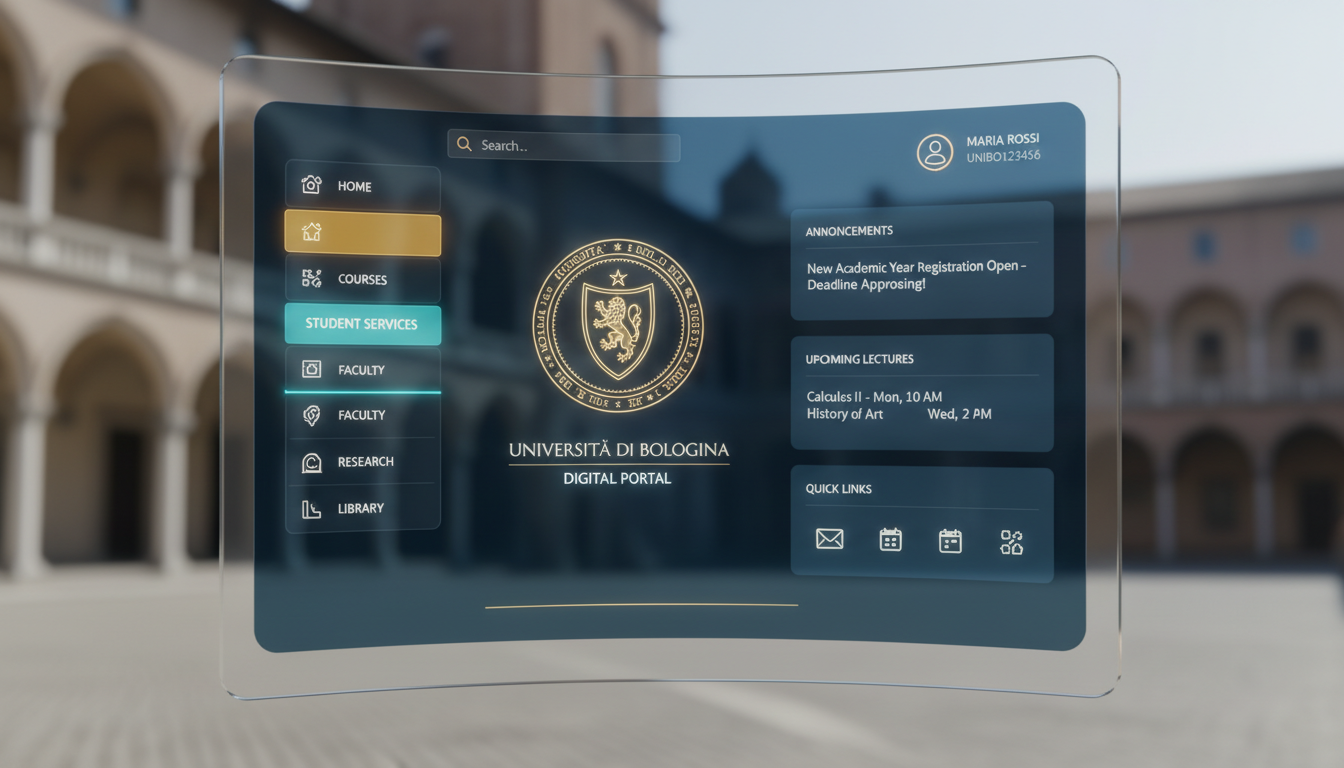Read the New Academic Year Registration announcement
1344x768 pixels.
(916, 276)
